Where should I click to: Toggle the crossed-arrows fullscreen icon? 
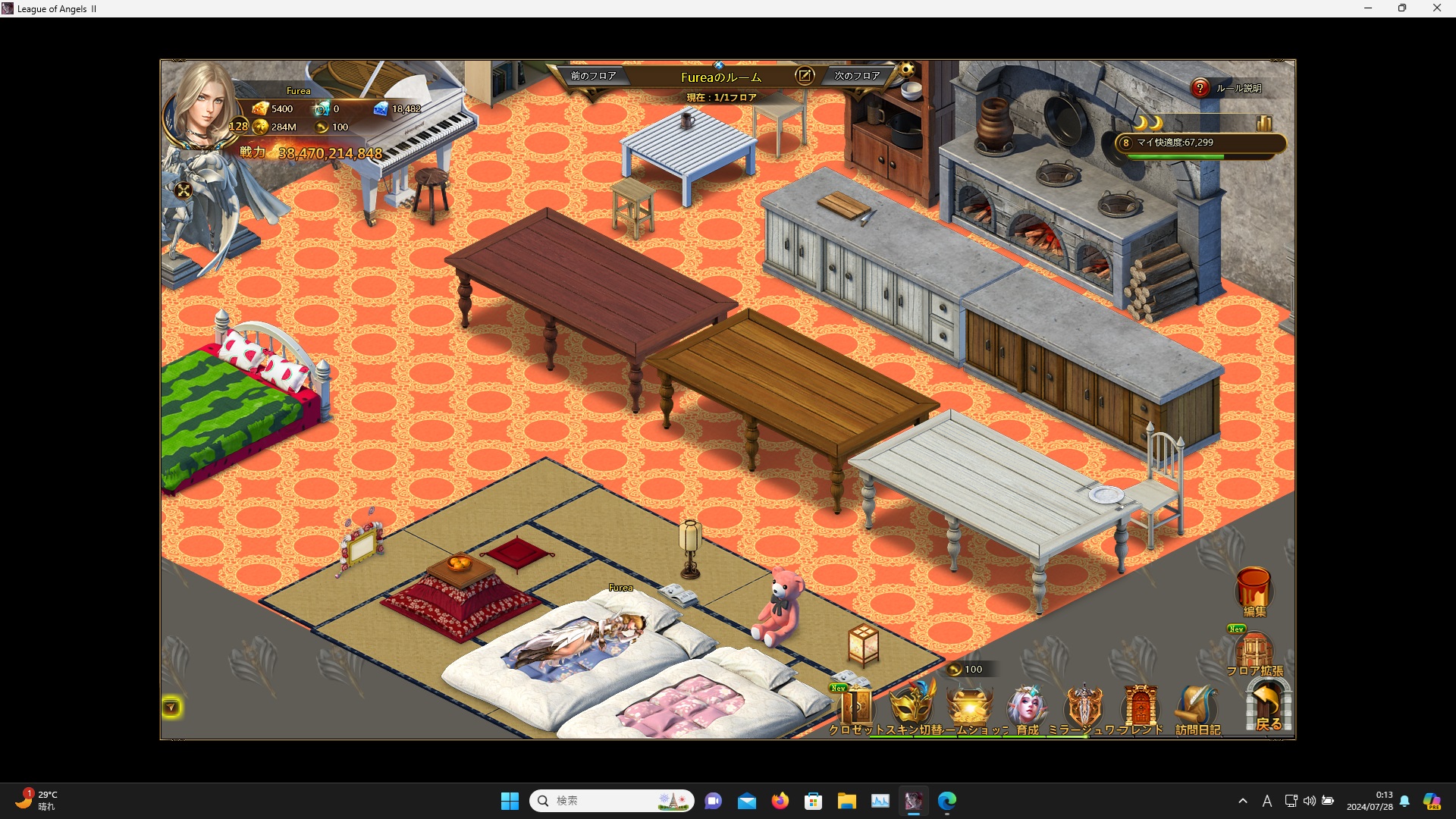184,191
